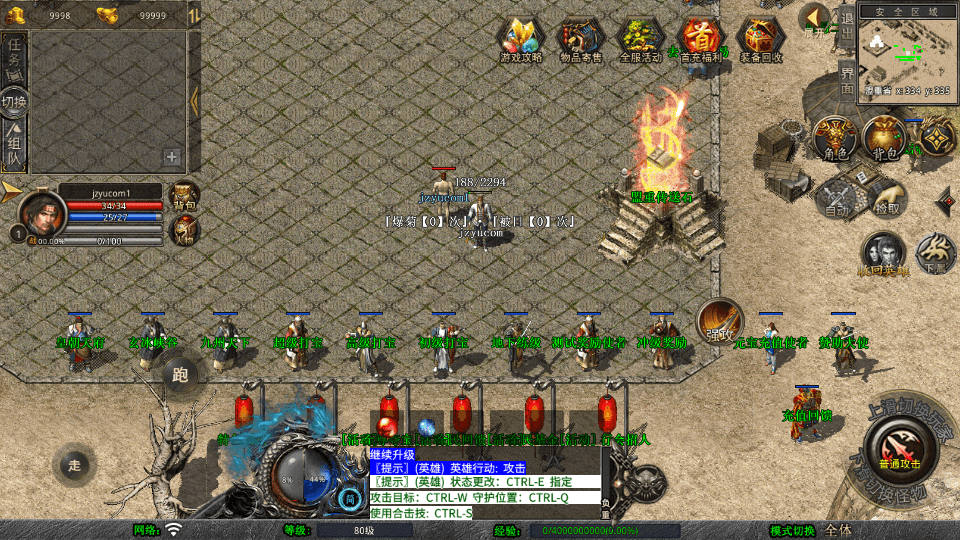Open the 人物 character icon beside the portrait

click(185, 229)
